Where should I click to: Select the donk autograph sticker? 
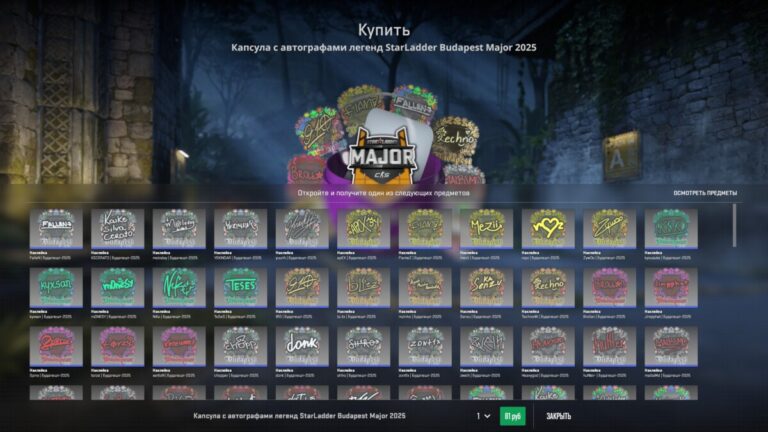point(302,345)
